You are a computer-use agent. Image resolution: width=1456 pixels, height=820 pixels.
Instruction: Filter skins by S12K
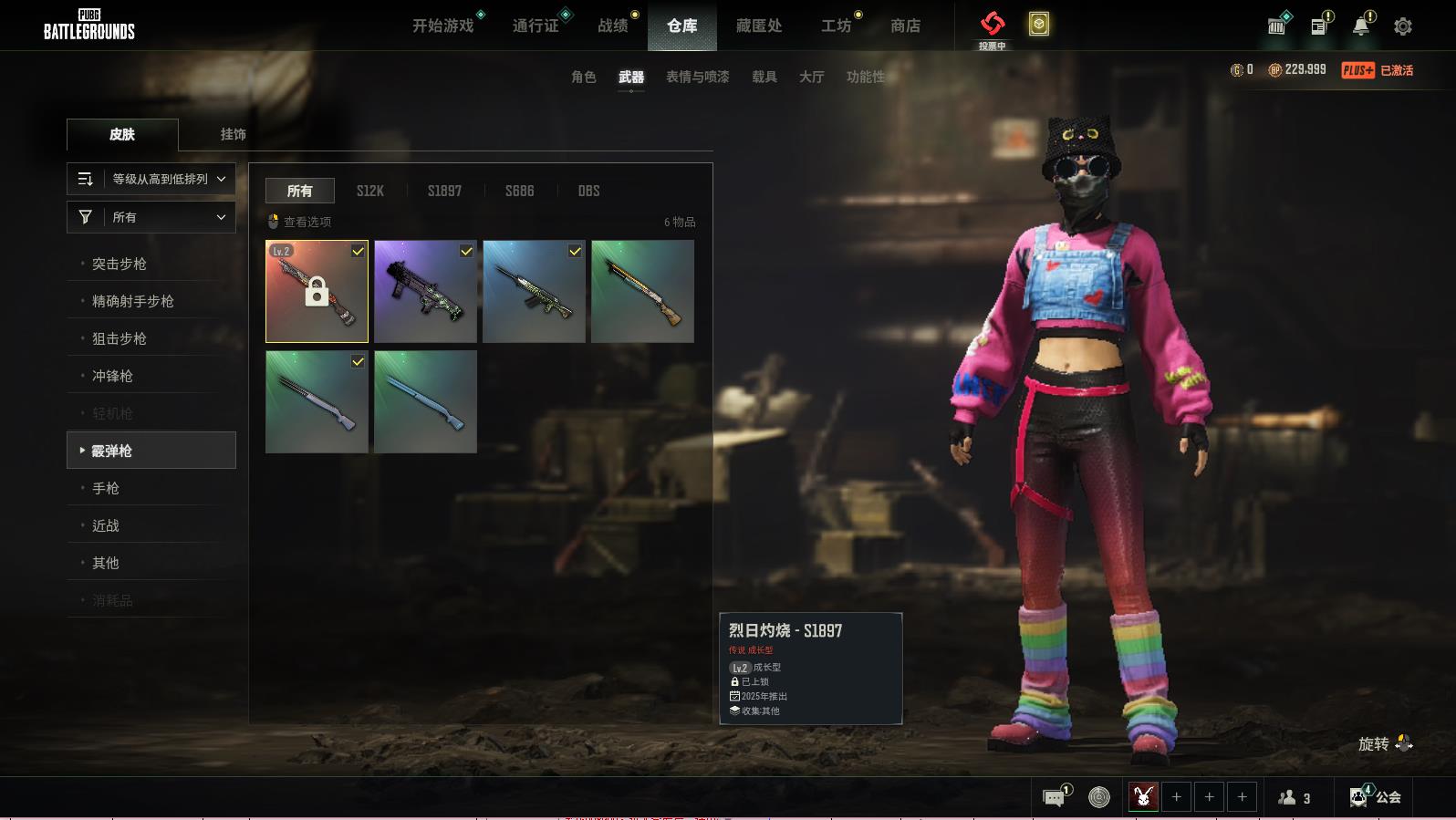pyautogui.click(x=369, y=191)
